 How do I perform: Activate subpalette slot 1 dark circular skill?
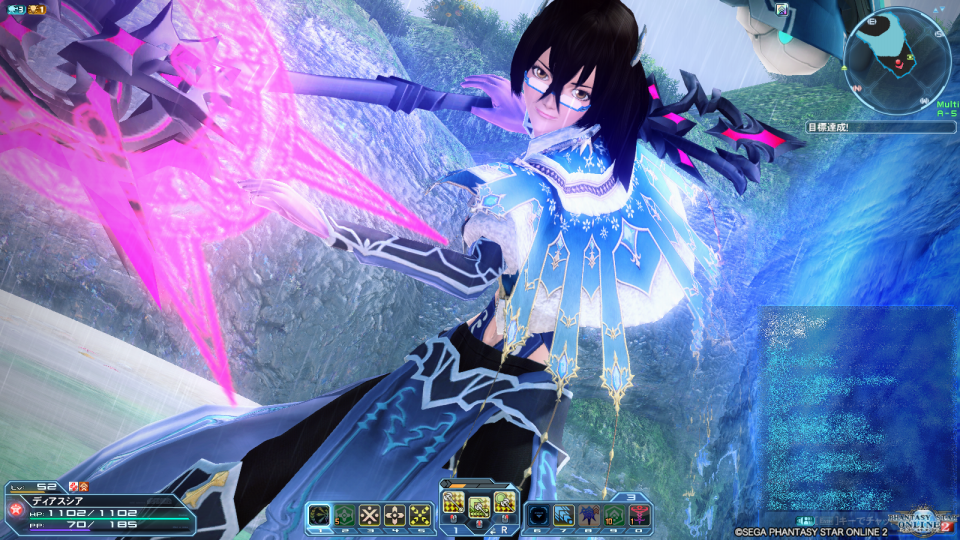point(320,513)
